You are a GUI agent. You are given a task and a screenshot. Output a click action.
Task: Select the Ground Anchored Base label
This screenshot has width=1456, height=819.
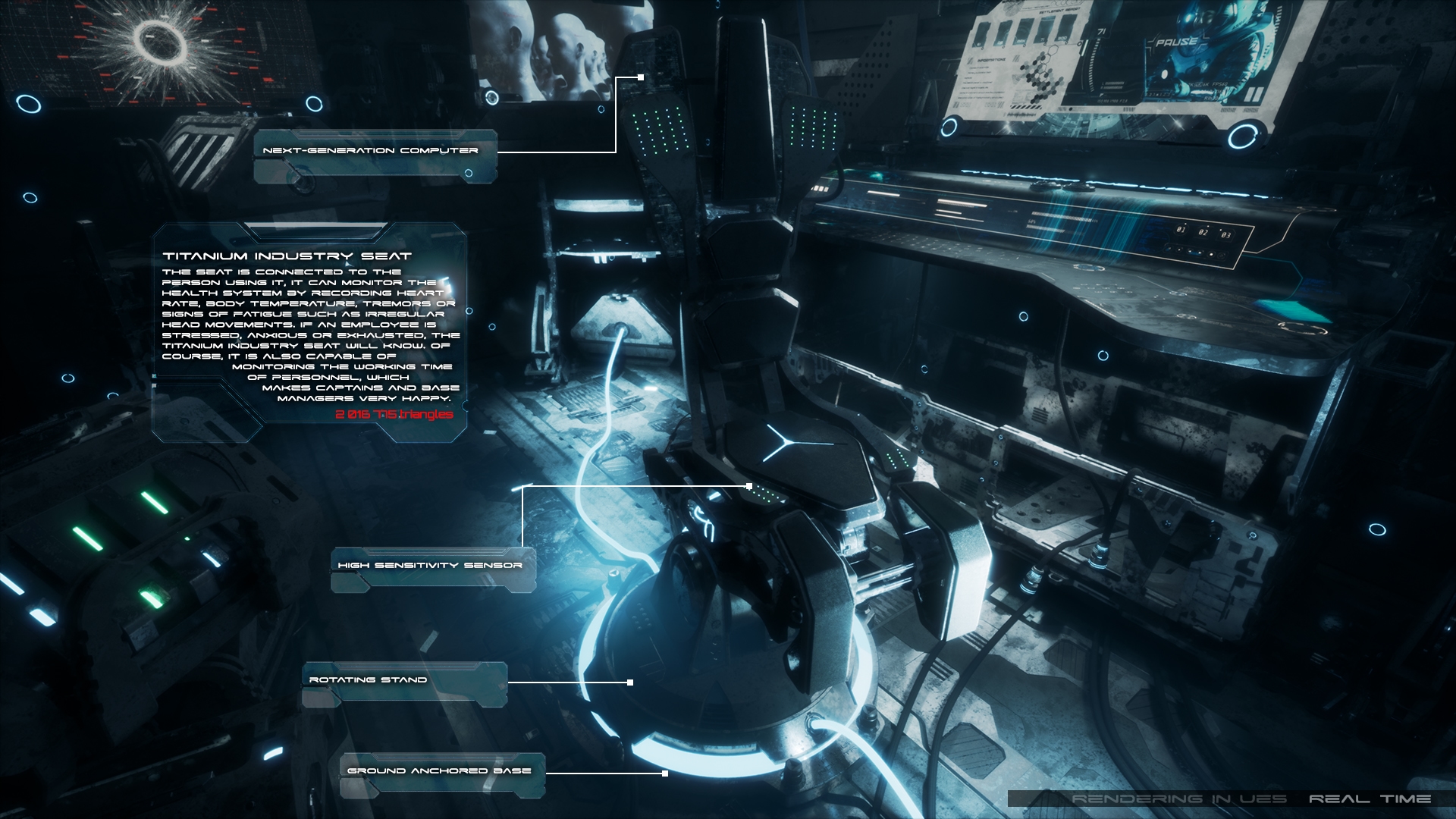click(439, 771)
